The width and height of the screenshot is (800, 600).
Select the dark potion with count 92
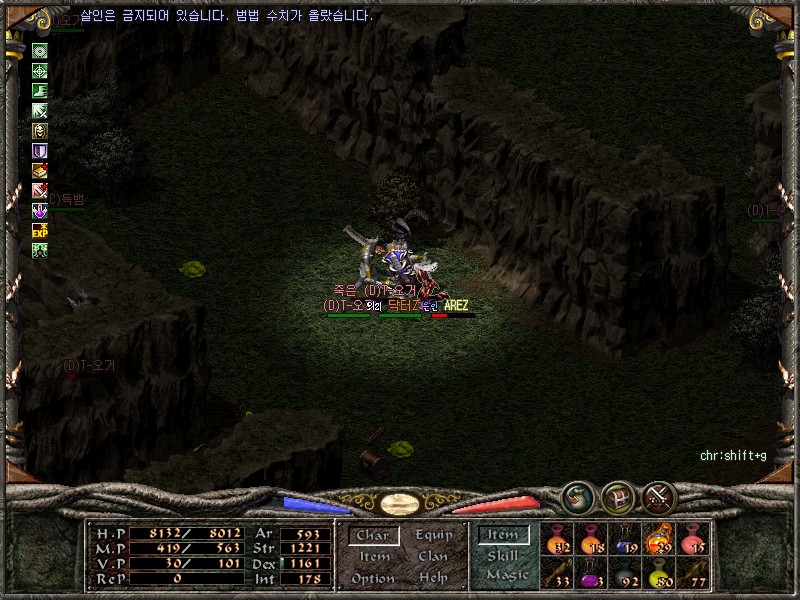[625, 572]
